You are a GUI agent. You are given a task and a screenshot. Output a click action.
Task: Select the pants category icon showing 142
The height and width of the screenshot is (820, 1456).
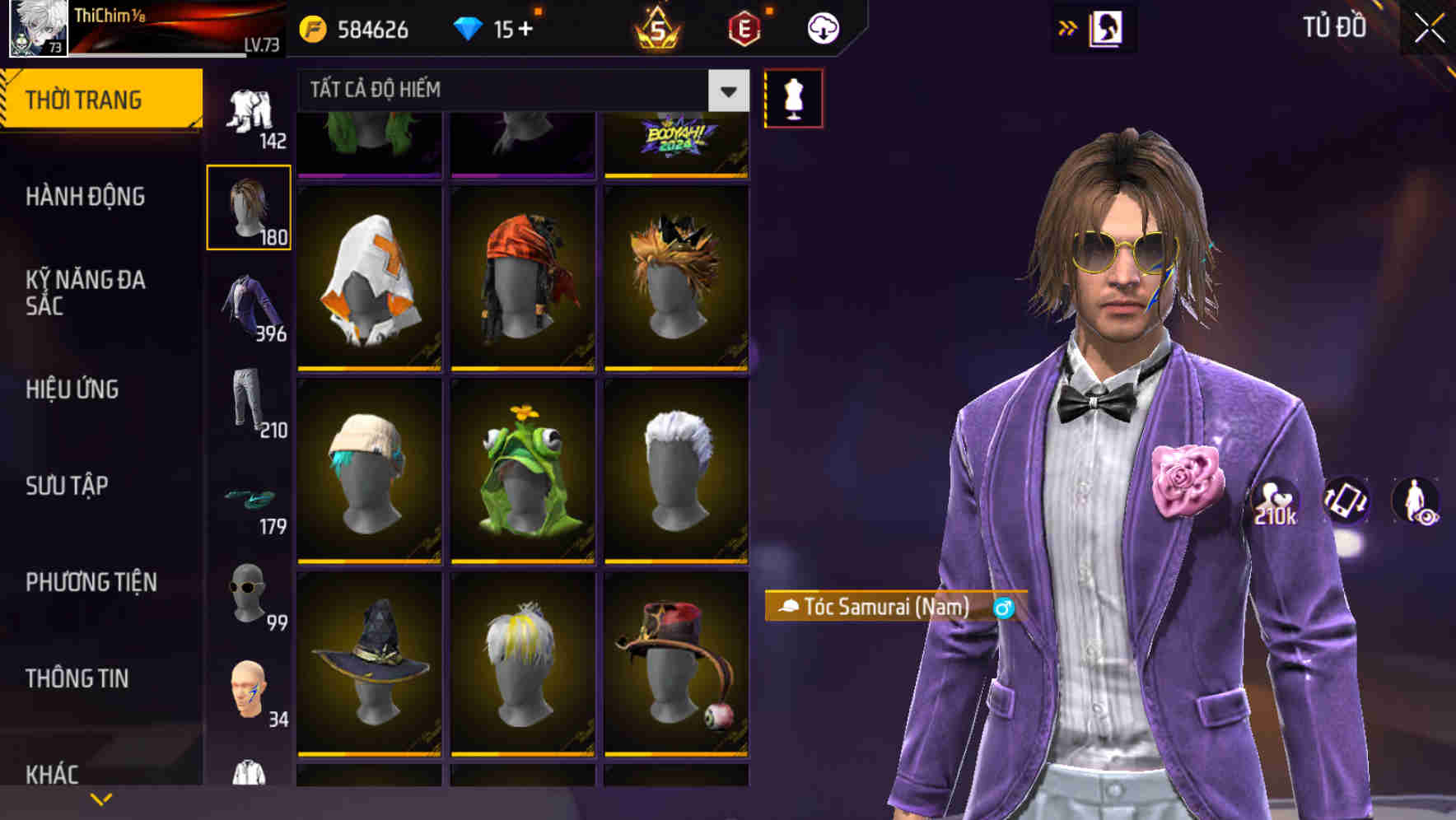pos(249,111)
